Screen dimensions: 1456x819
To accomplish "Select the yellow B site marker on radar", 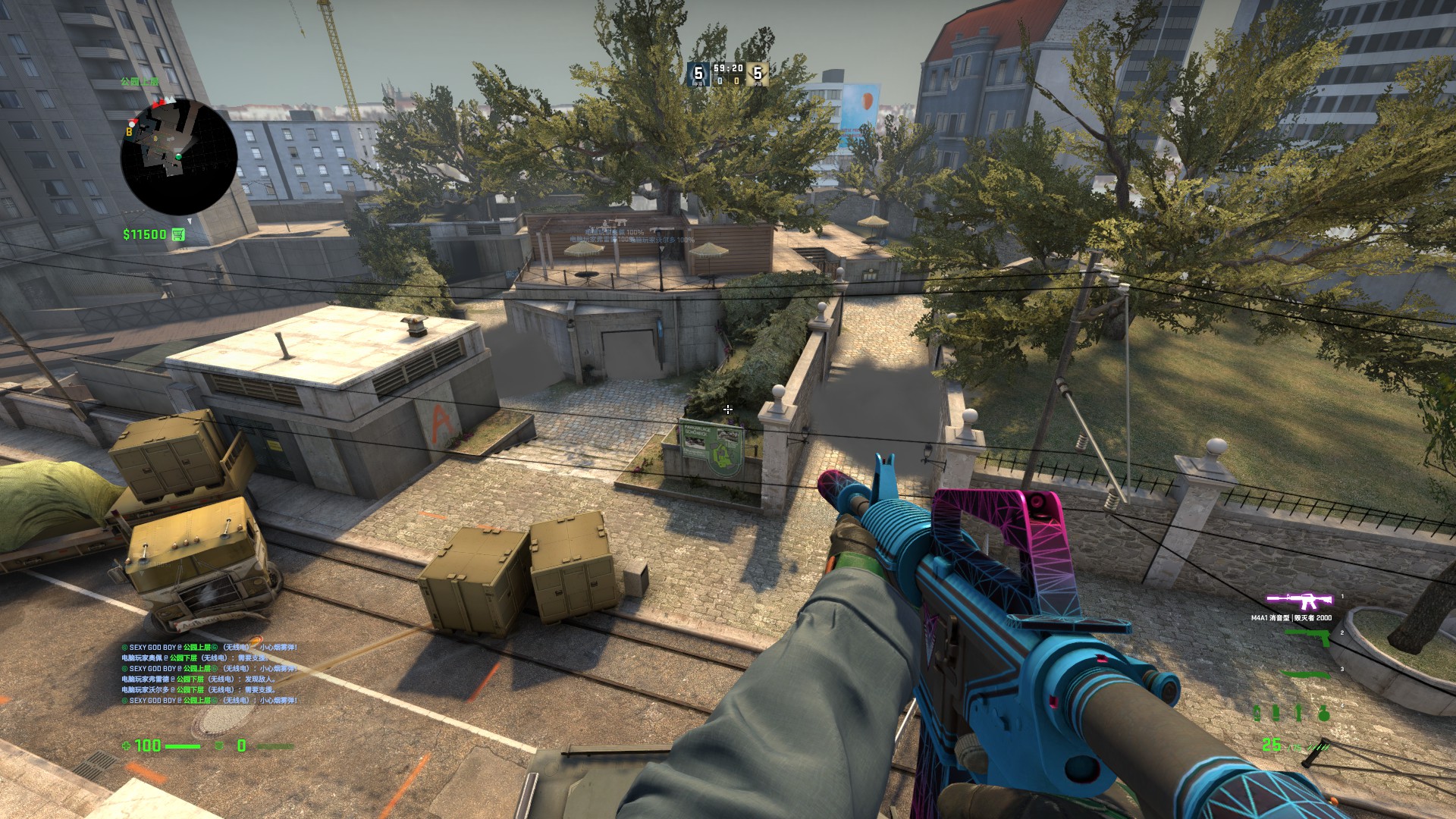I will pyautogui.click(x=130, y=132).
